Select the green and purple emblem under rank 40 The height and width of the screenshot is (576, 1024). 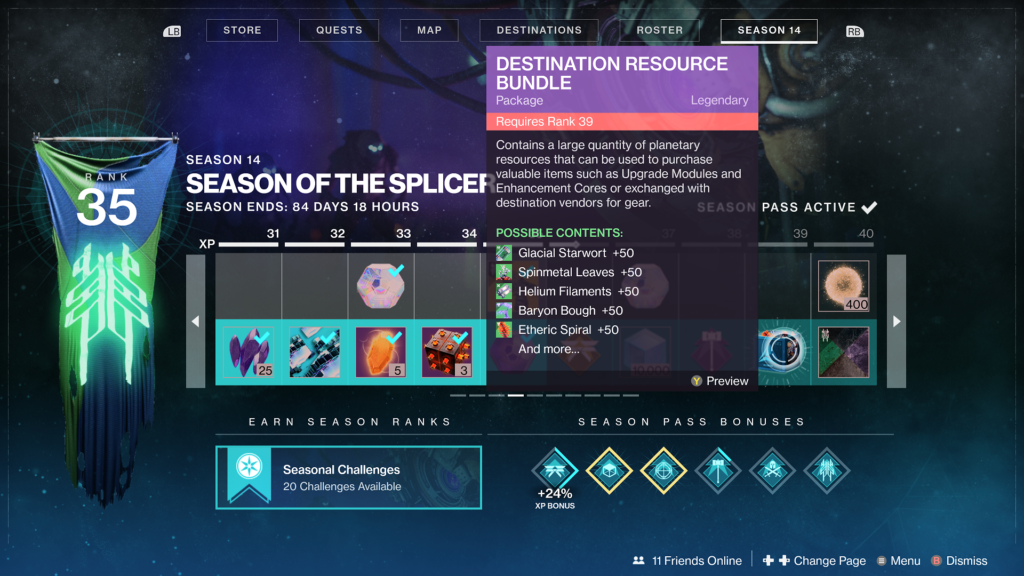842,352
